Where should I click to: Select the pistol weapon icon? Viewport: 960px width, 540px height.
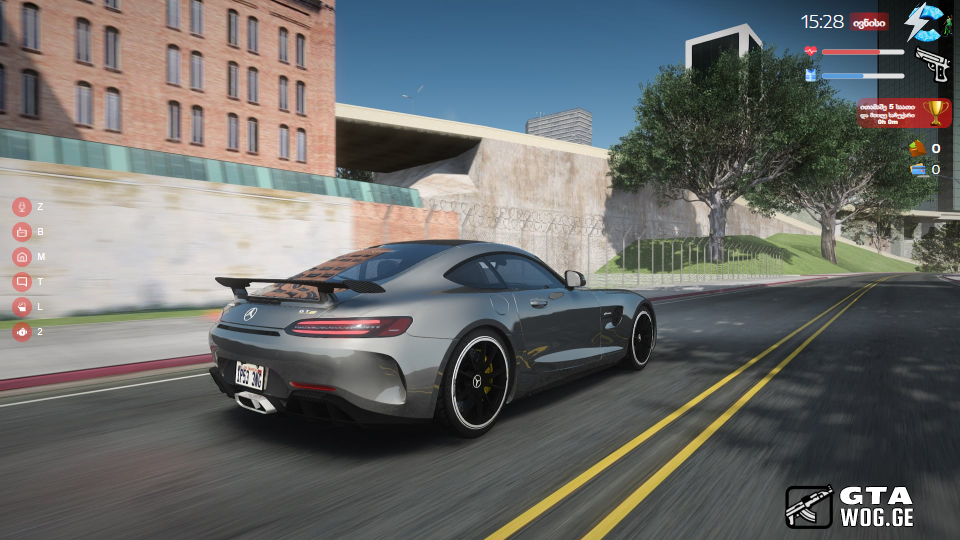coord(932,64)
